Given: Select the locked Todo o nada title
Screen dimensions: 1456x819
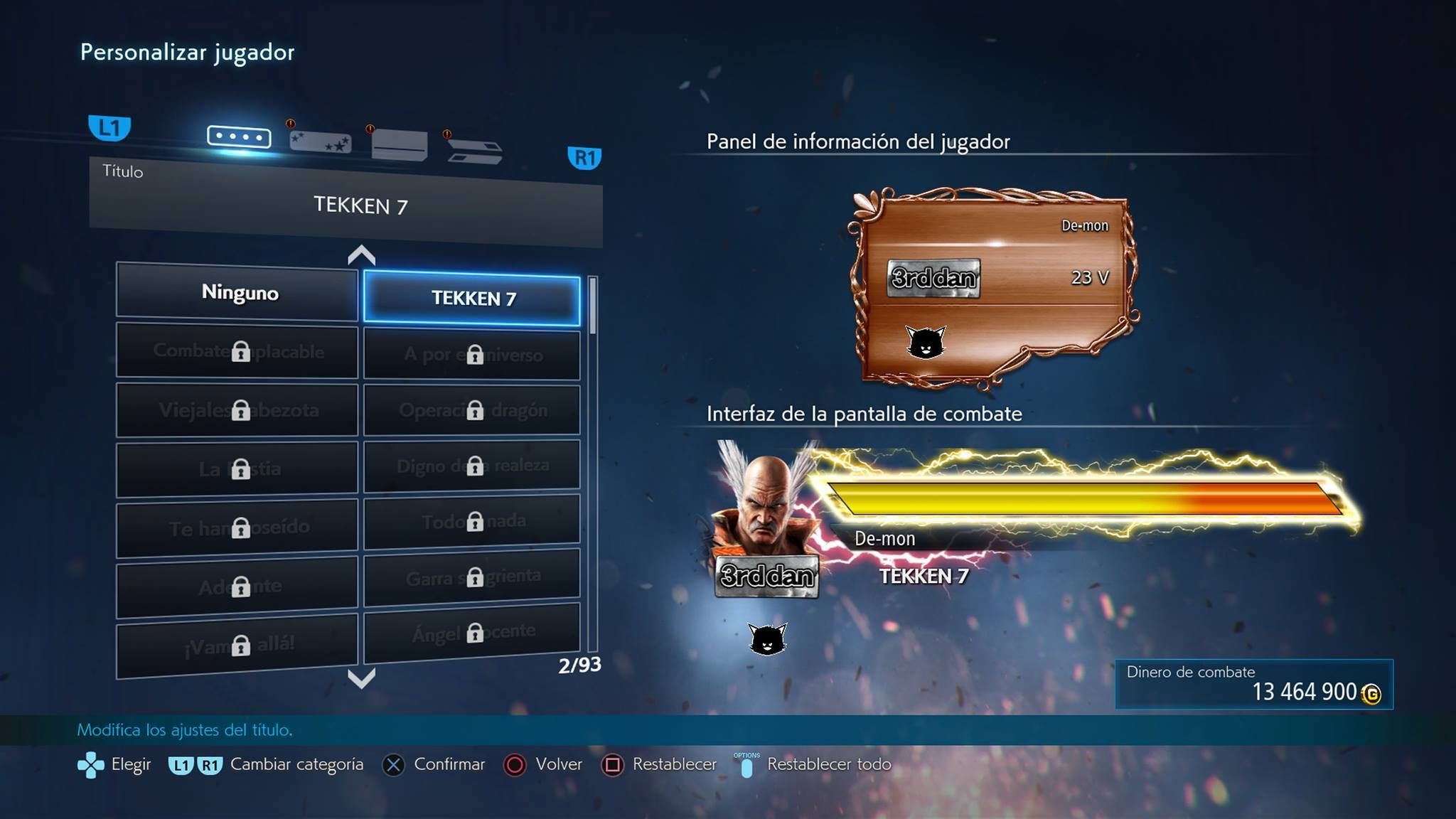Looking at the screenshot, I should [x=472, y=521].
